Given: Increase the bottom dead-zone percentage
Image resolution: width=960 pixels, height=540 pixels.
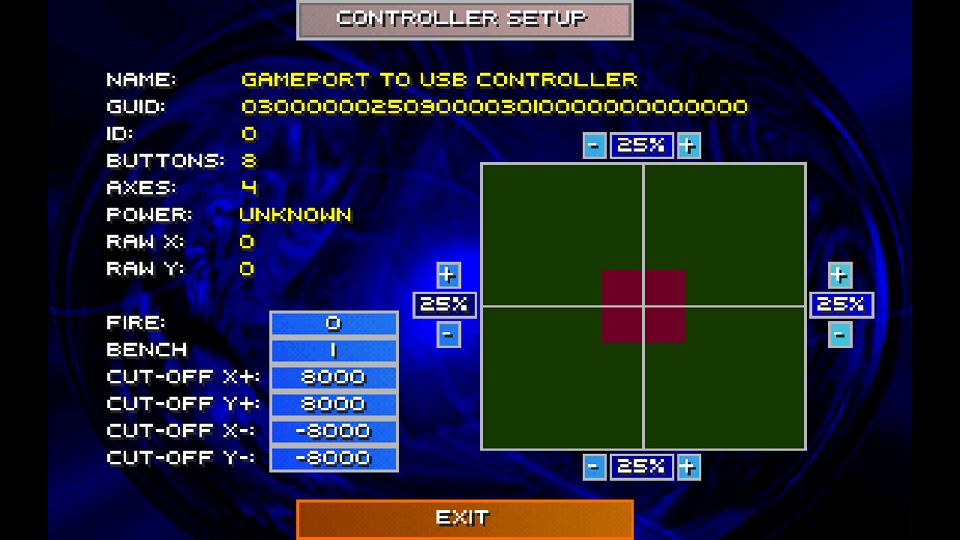Looking at the screenshot, I should pos(688,467).
